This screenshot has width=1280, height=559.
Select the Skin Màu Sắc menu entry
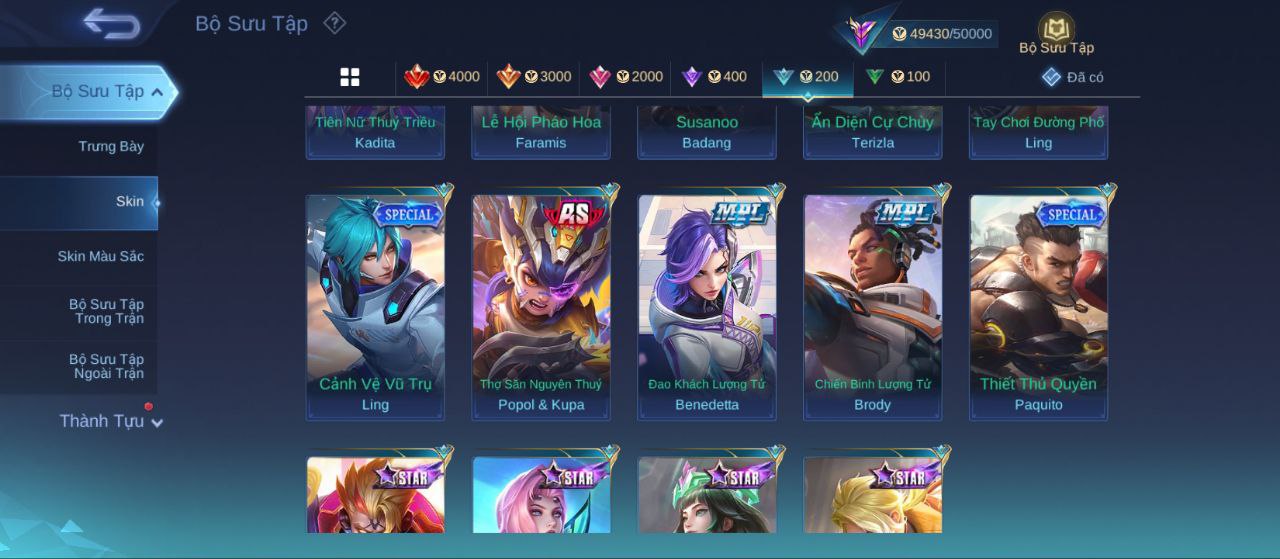[100, 257]
